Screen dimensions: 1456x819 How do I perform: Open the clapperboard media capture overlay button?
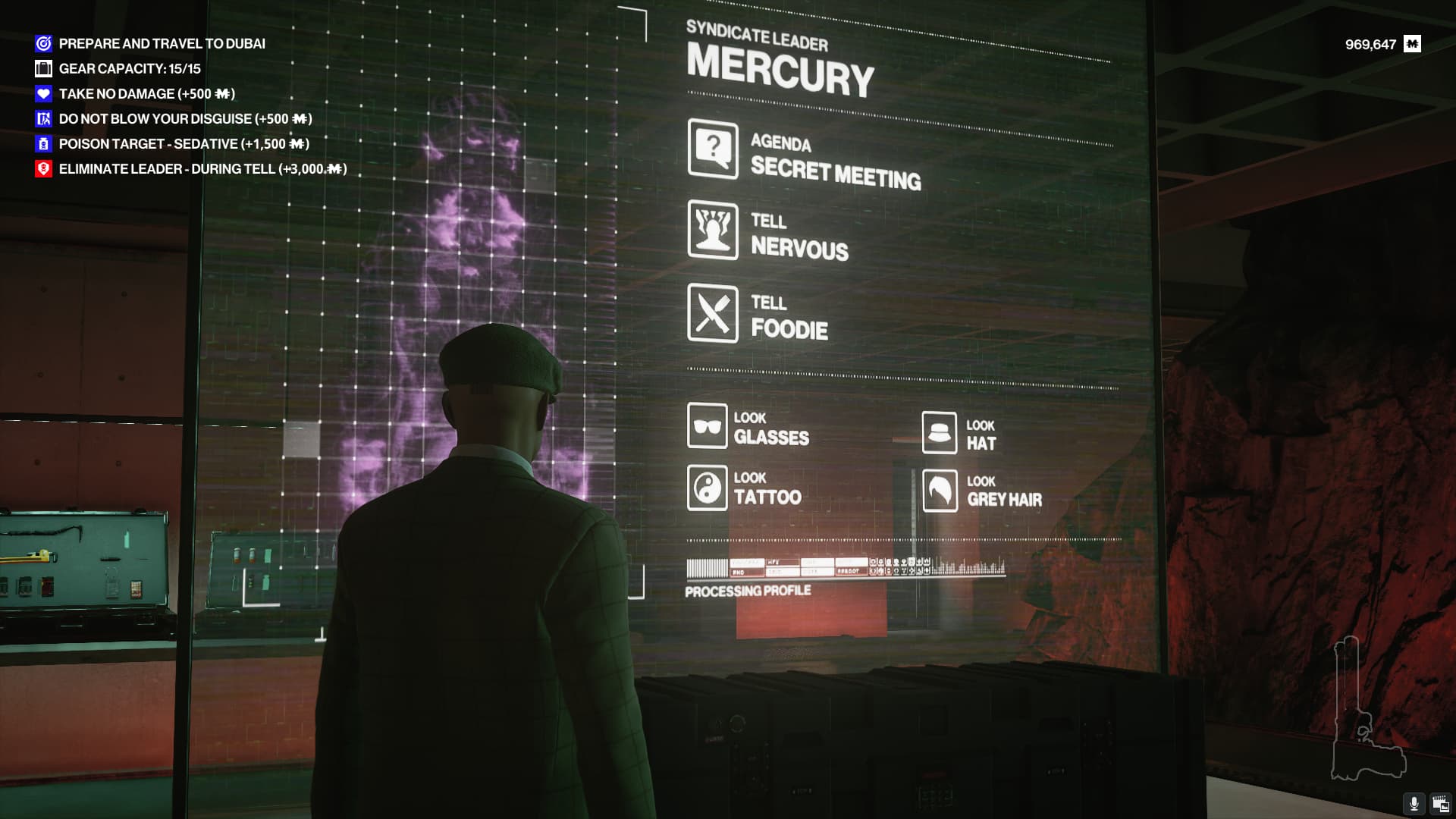[x=1440, y=804]
